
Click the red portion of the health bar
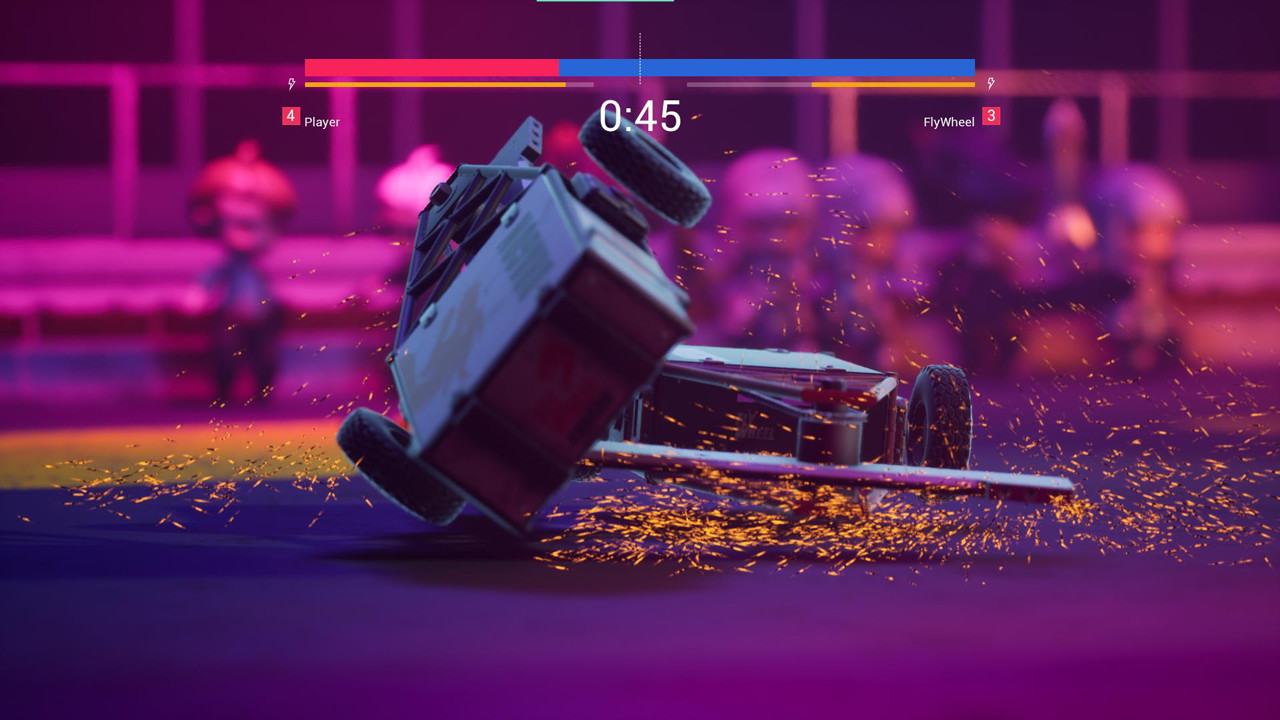point(430,67)
